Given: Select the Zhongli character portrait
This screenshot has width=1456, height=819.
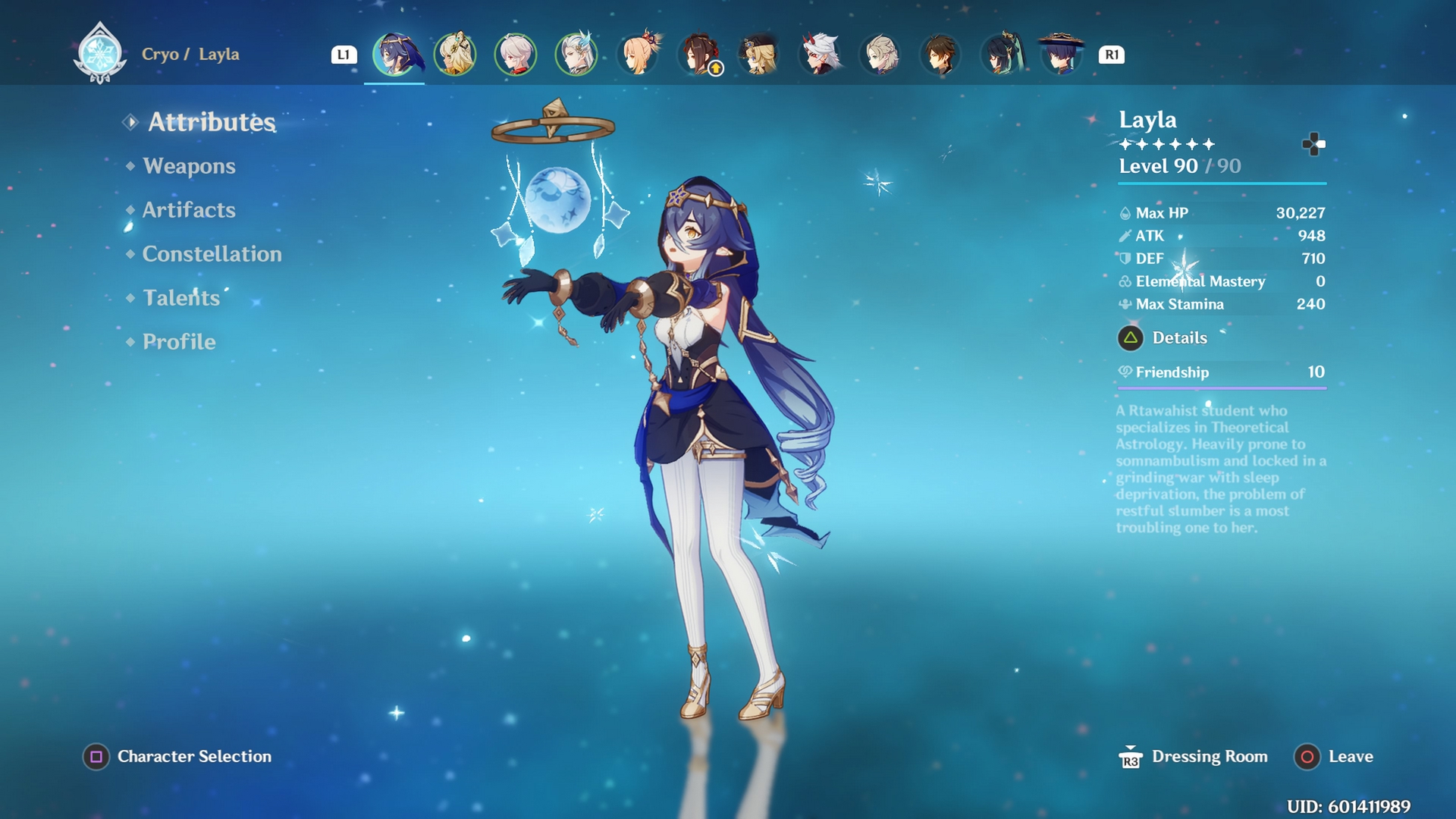Looking at the screenshot, I should point(940,54).
